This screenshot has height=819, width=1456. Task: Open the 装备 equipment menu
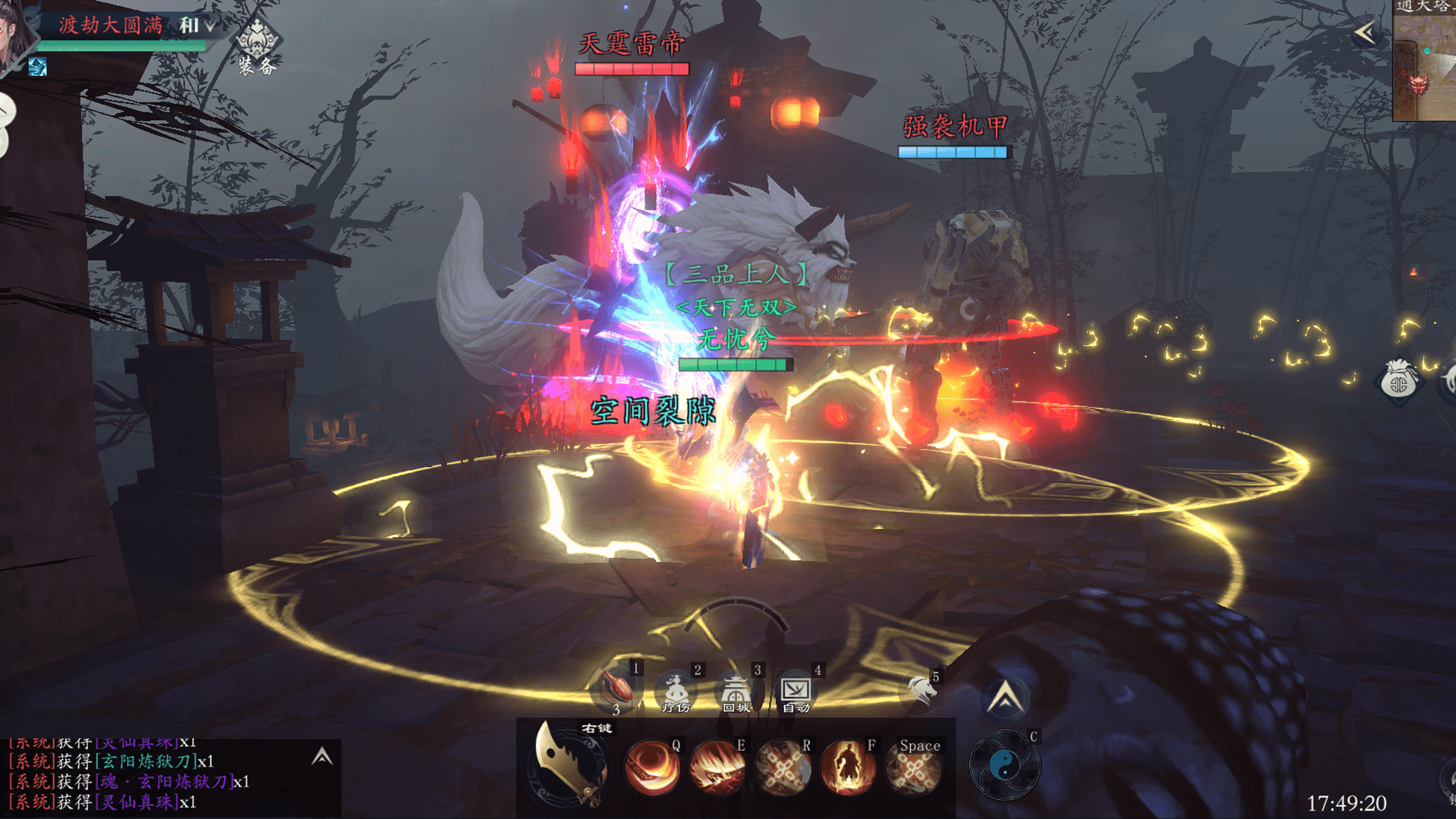(257, 47)
